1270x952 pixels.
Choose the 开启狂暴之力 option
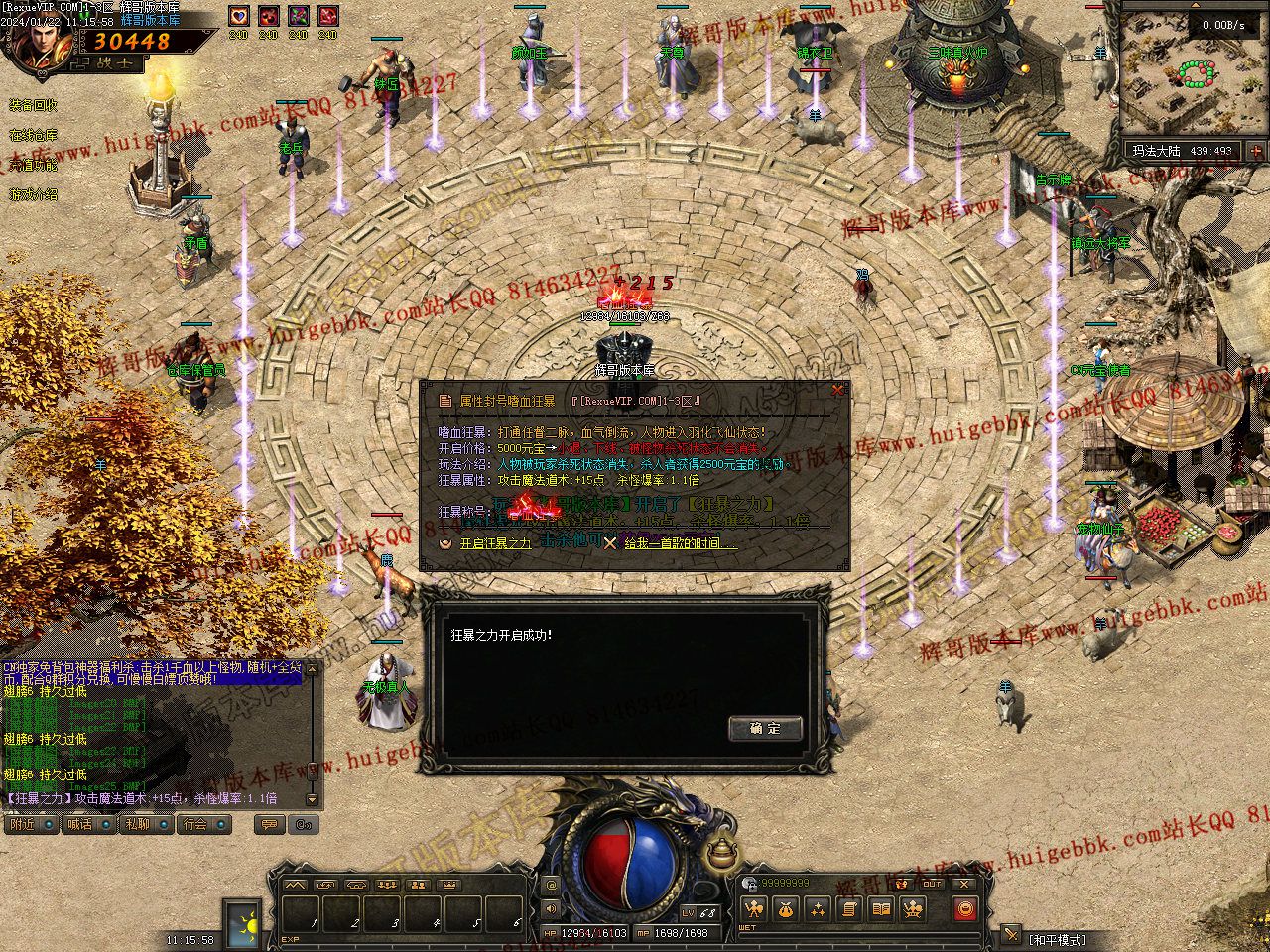tap(495, 543)
